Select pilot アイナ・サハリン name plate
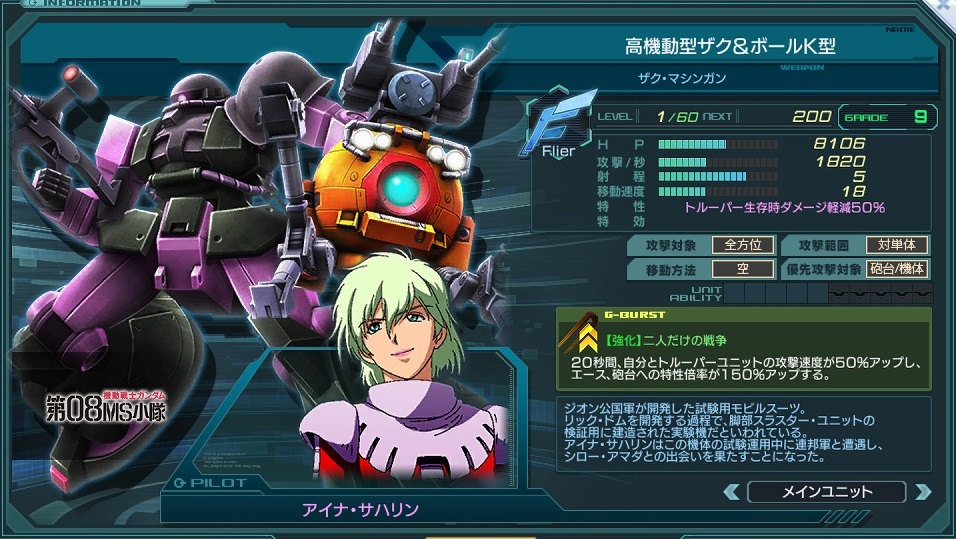 coord(361,509)
